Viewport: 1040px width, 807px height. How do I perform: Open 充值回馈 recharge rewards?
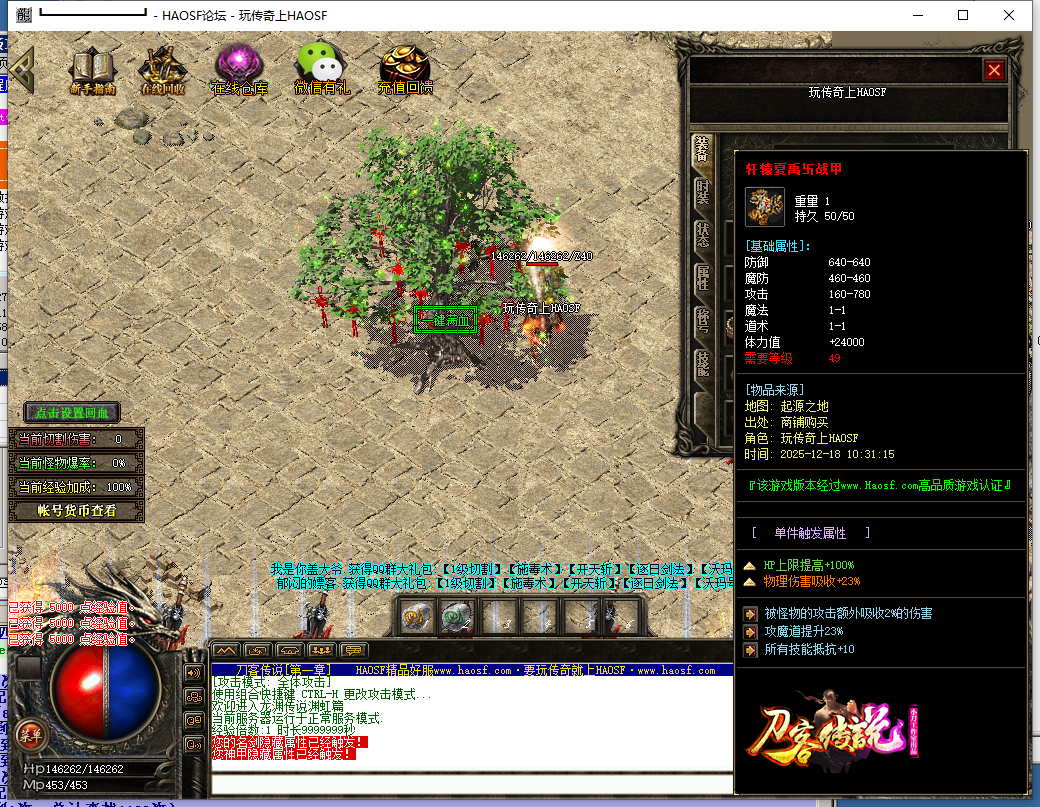(404, 70)
